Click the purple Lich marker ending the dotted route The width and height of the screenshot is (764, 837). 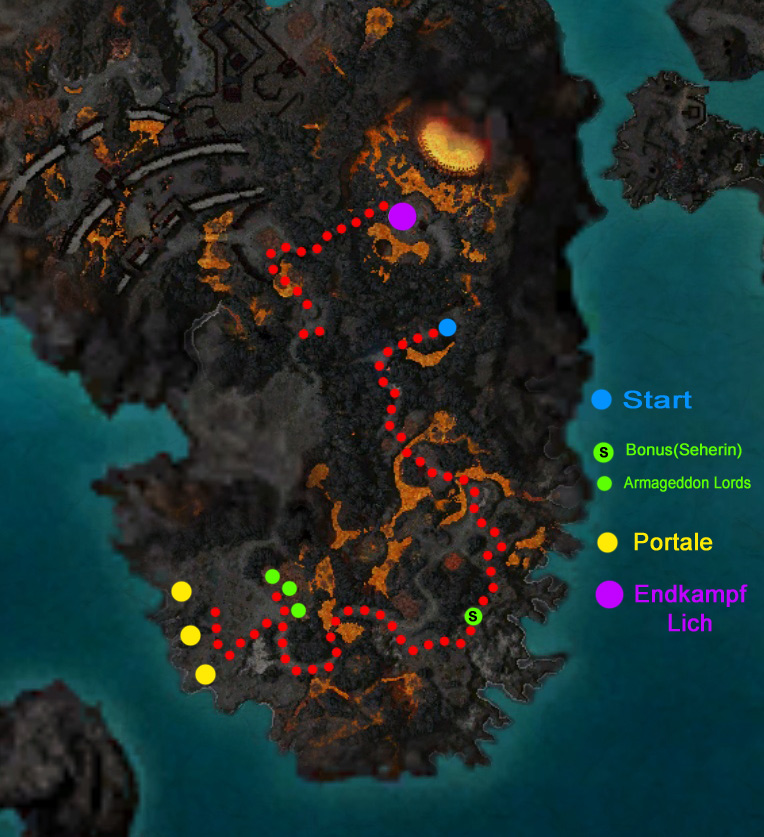pos(402,216)
